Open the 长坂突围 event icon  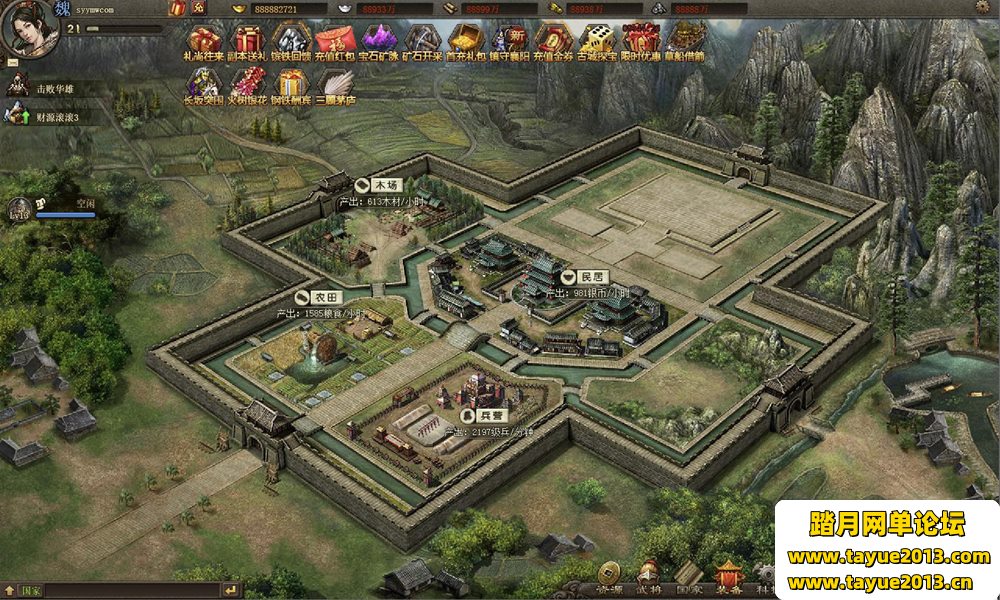(204, 84)
